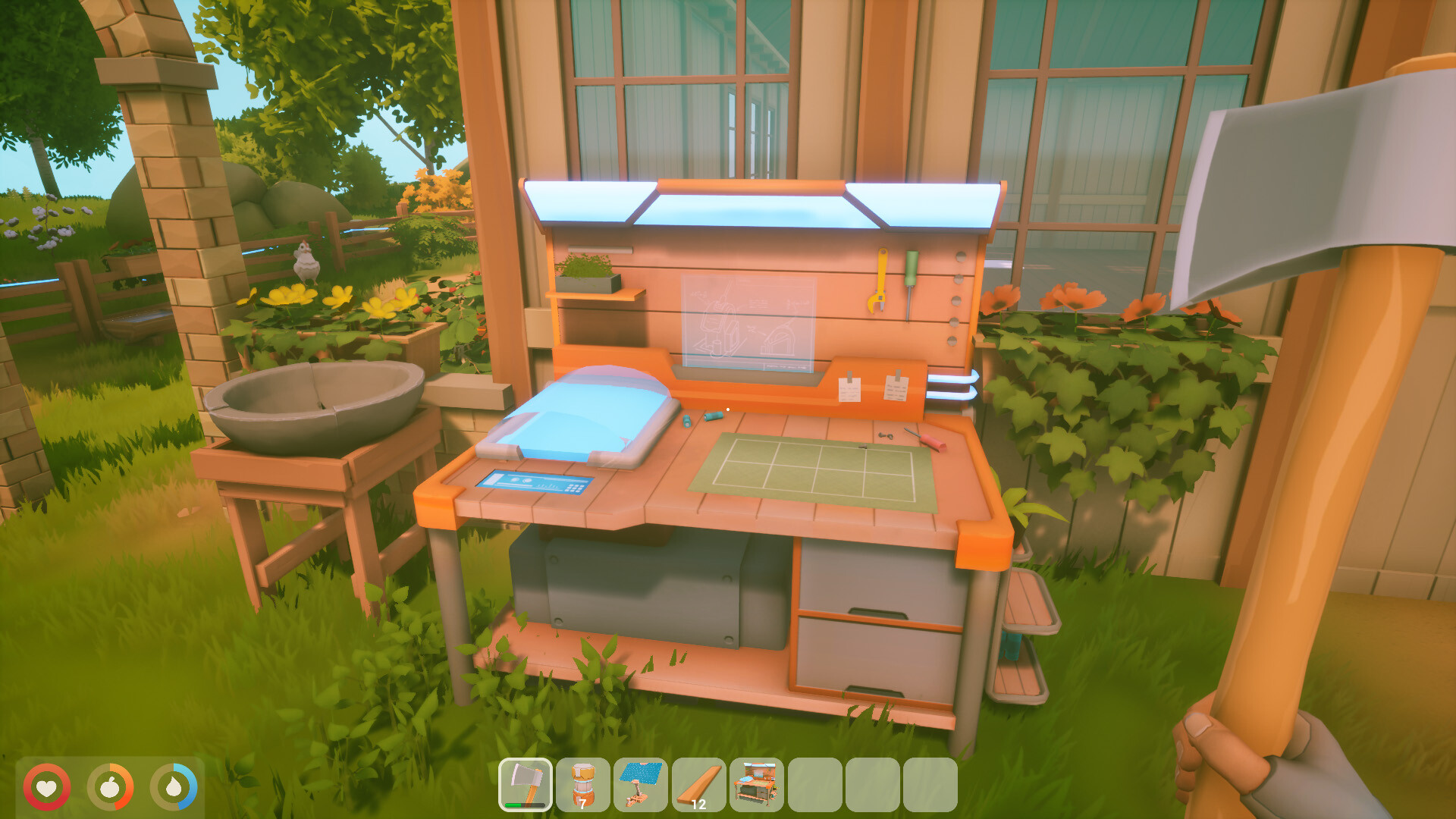
Task: Select the axe in hotbar slot one
Action: [x=526, y=785]
